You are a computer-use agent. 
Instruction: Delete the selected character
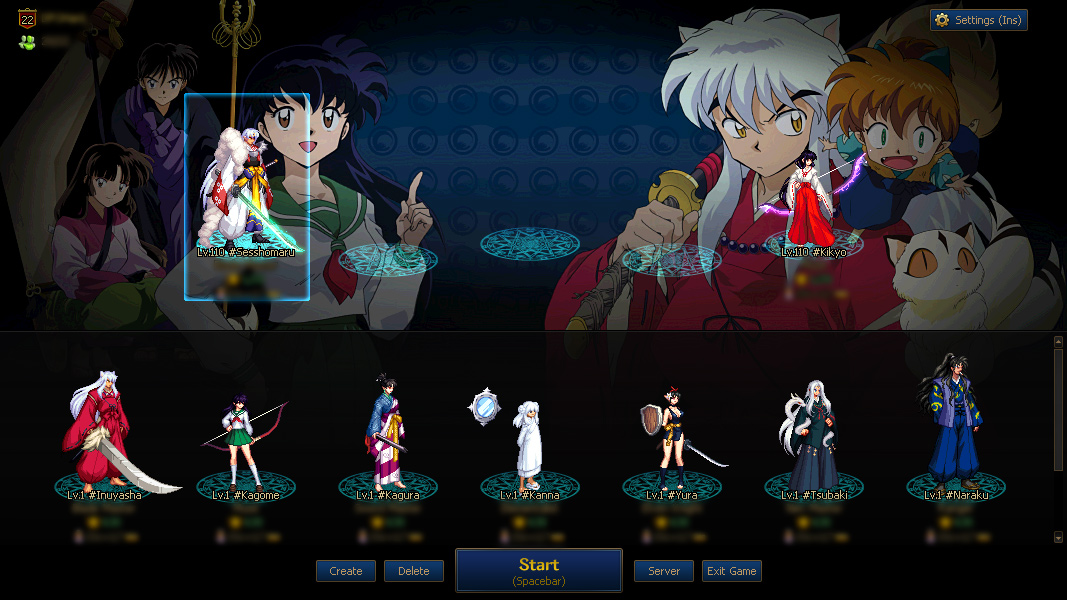coord(413,571)
